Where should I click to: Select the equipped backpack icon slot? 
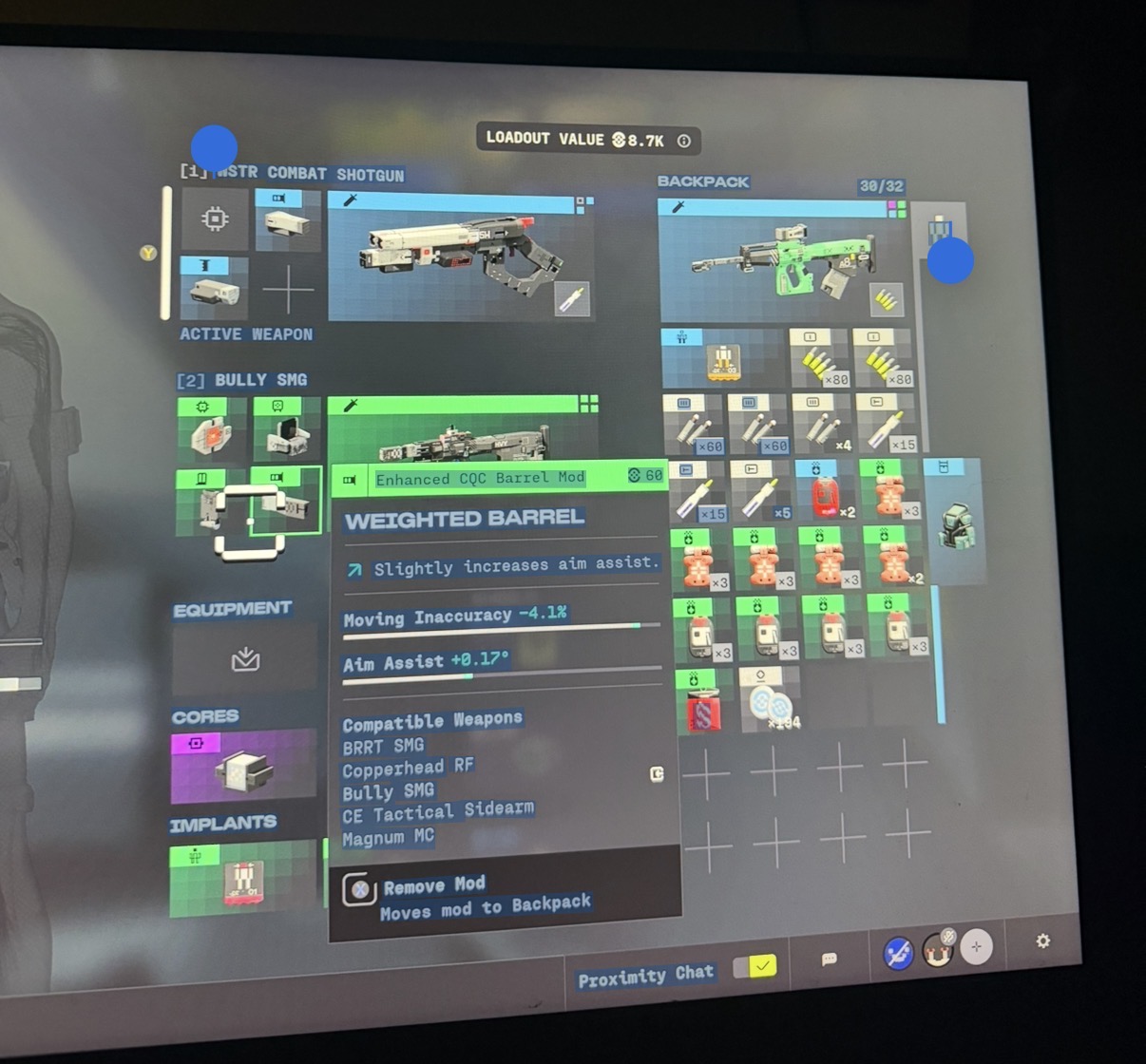955,522
